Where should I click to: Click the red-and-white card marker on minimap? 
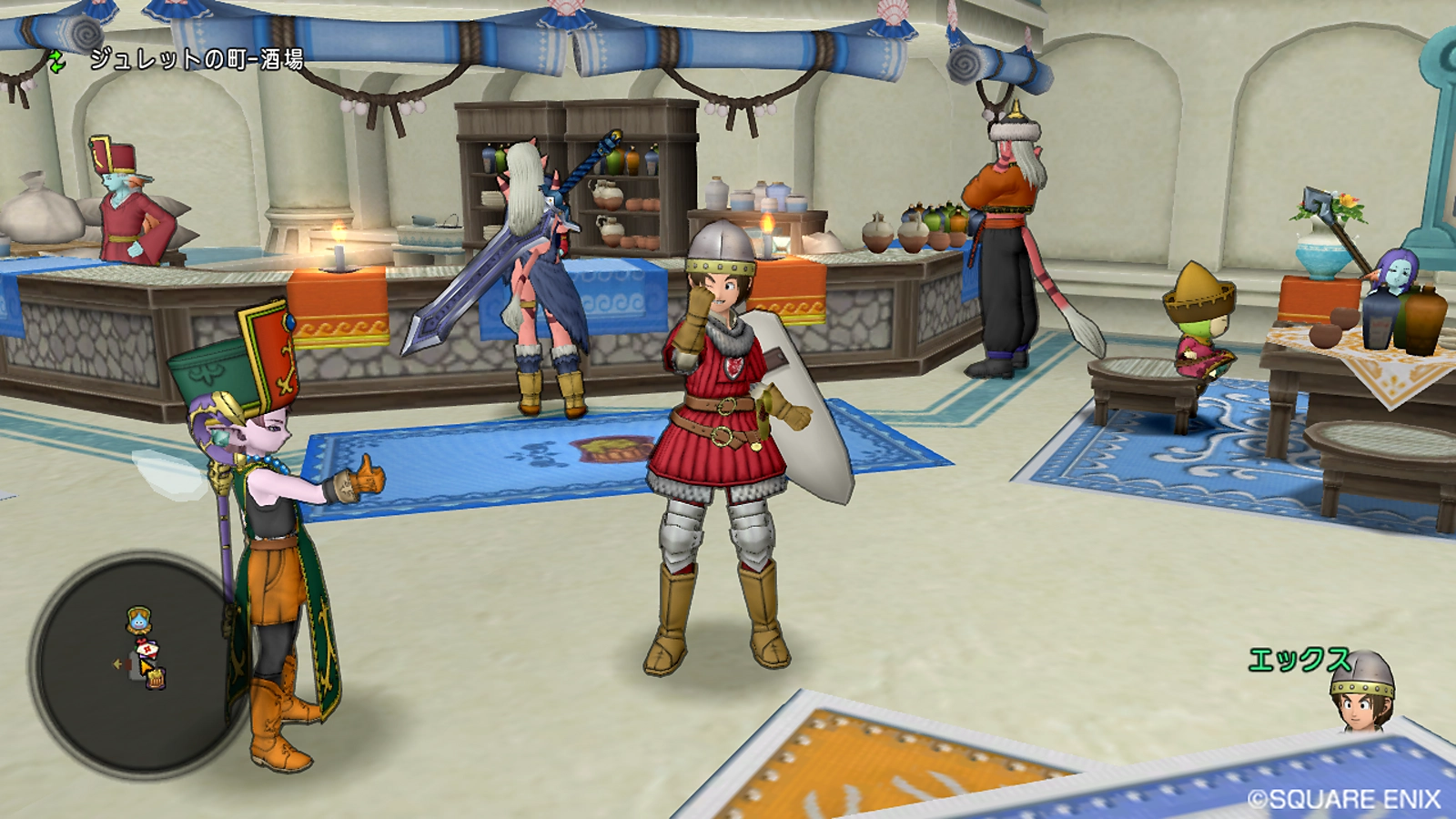click(x=146, y=649)
